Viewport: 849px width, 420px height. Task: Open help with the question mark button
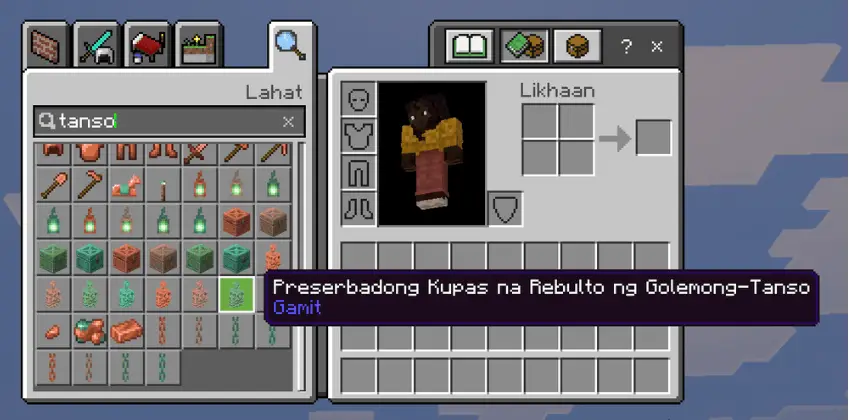click(626, 46)
